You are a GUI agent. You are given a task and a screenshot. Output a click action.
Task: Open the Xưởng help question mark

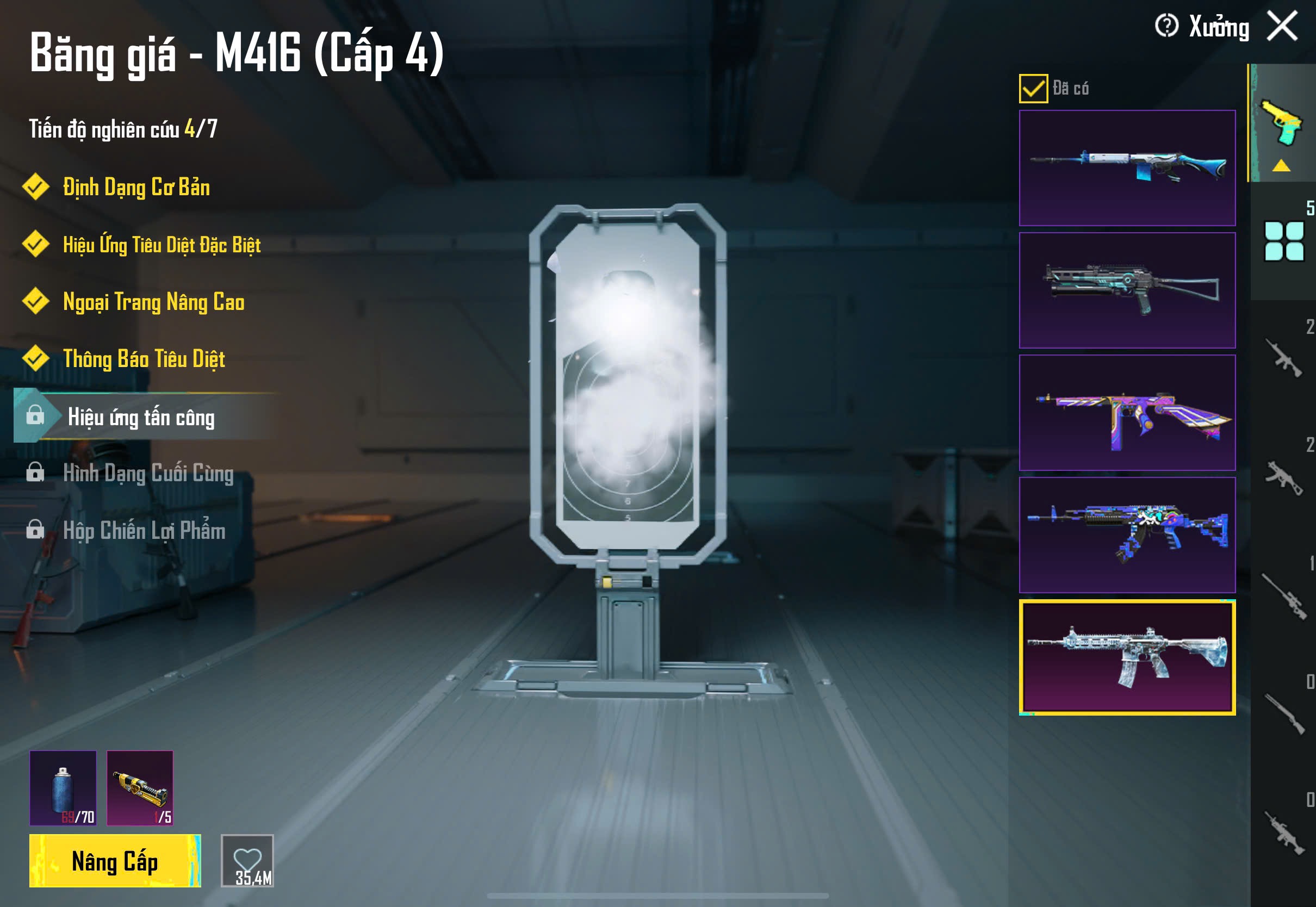tap(1166, 26)
